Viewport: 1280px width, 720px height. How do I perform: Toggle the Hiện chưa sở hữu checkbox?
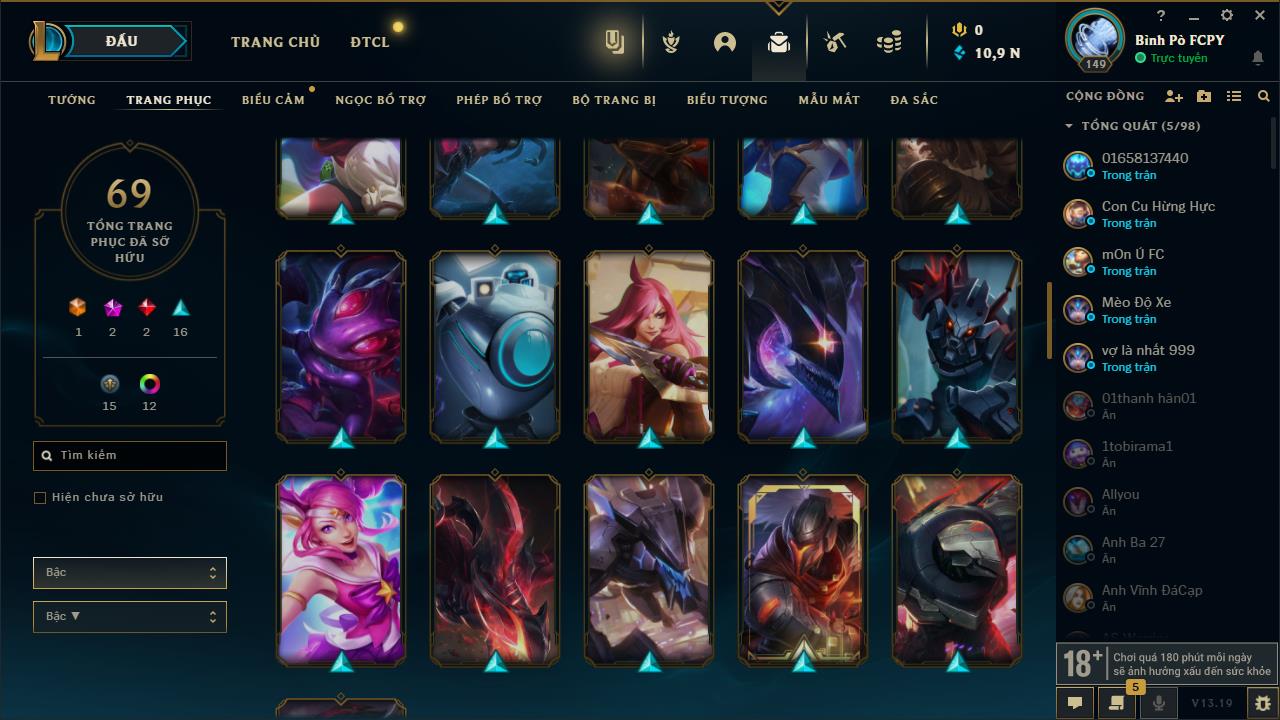click(x=40, y=498)
